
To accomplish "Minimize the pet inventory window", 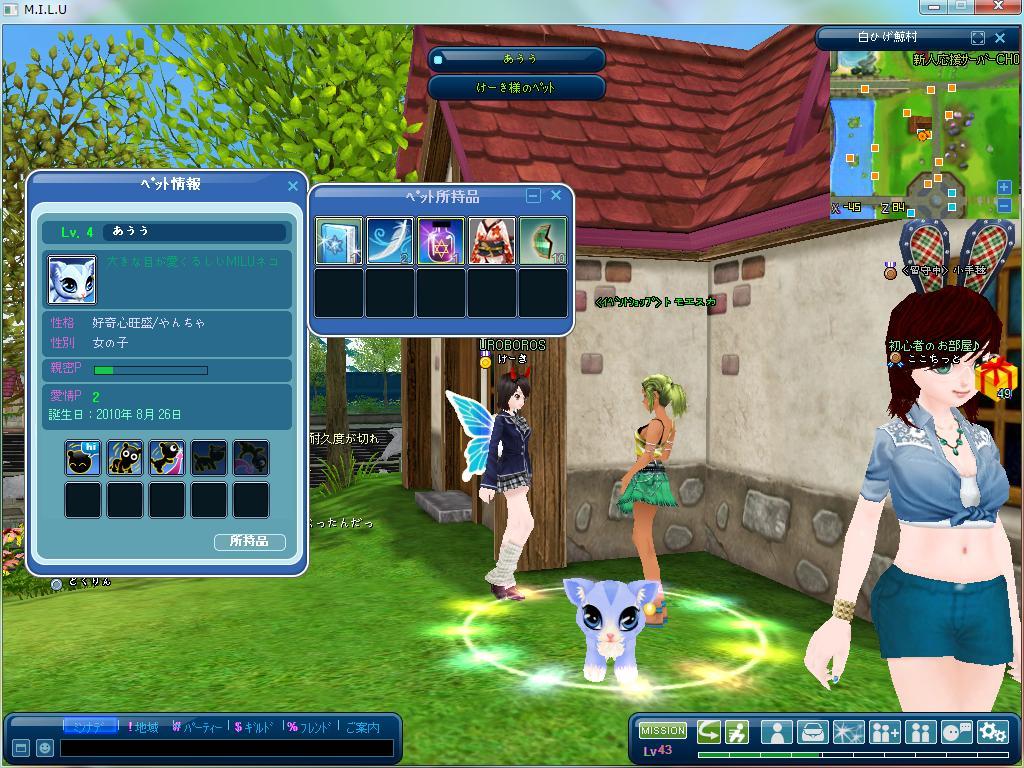I will coord(533,196).
